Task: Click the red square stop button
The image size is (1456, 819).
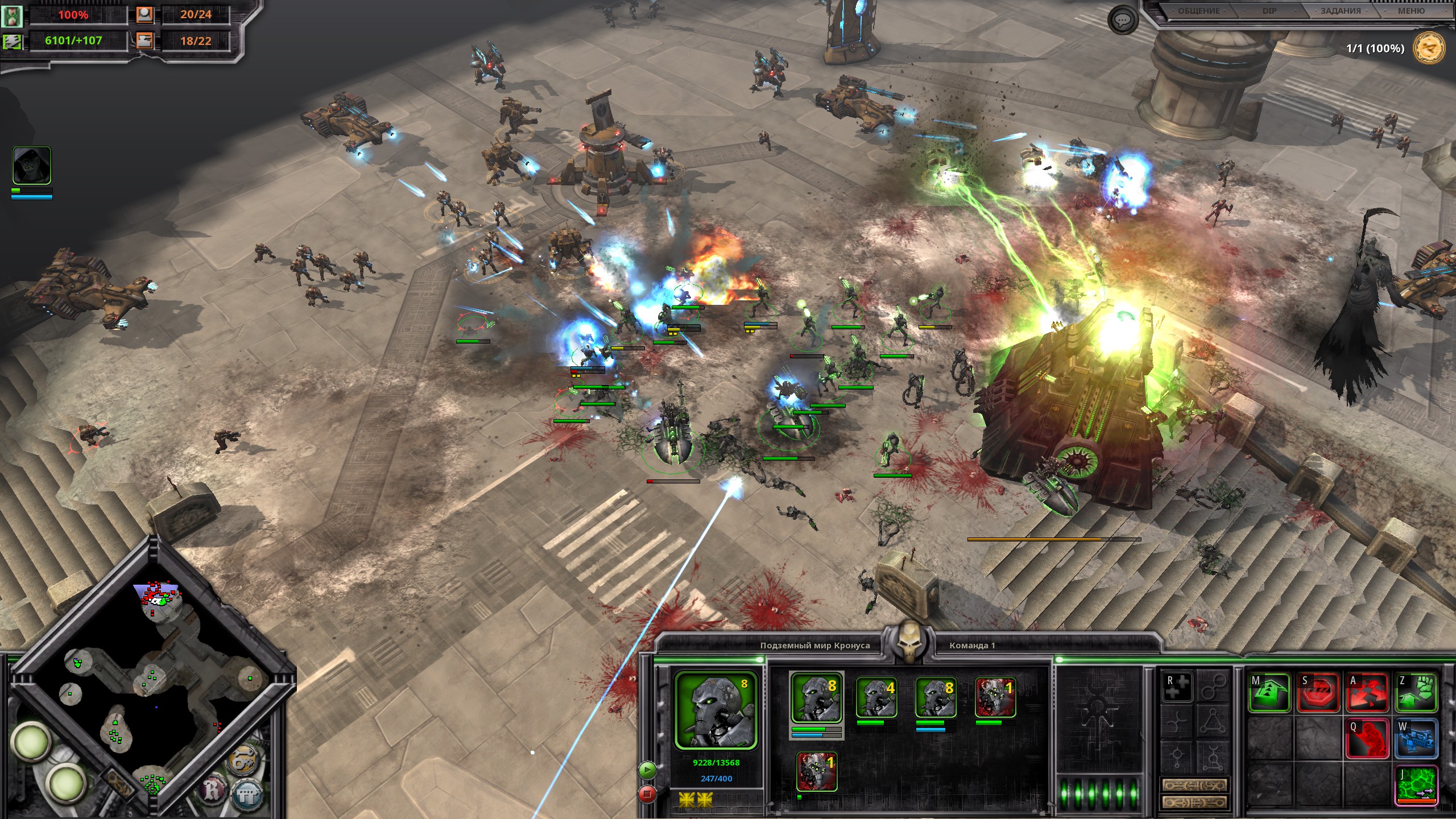Action: pos(647,793)
